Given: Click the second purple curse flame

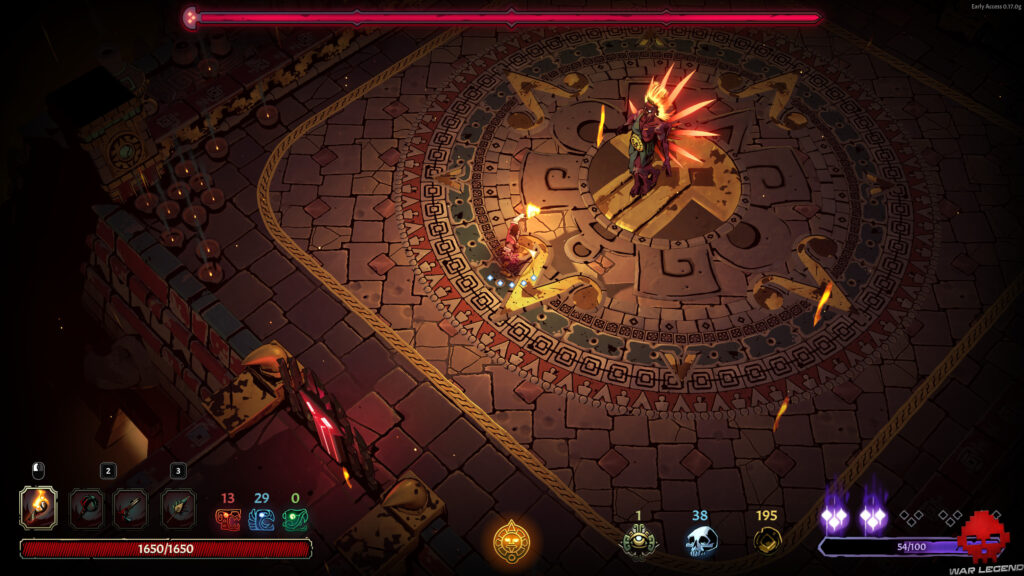Looking at the screenshot, I should (872, 514).
